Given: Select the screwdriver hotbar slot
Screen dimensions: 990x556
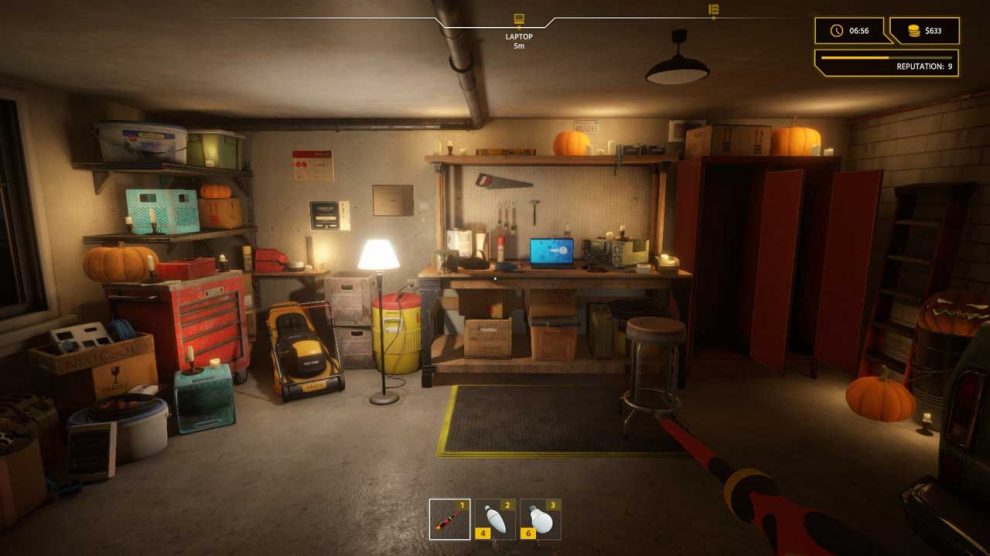Looking at the screenshot, I should (x=449, y=519).
